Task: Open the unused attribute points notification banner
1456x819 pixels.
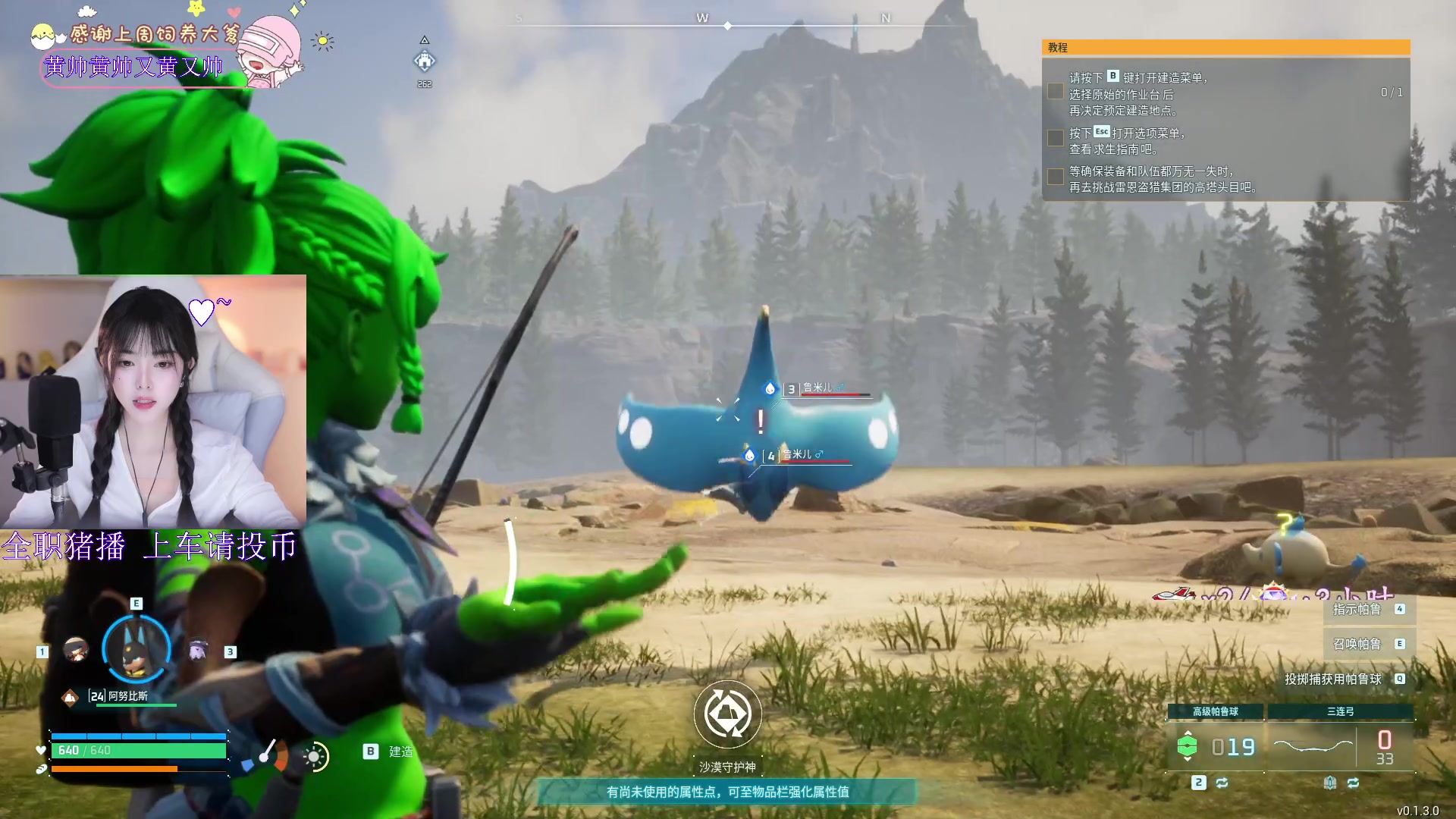Action: click(727, 792)
